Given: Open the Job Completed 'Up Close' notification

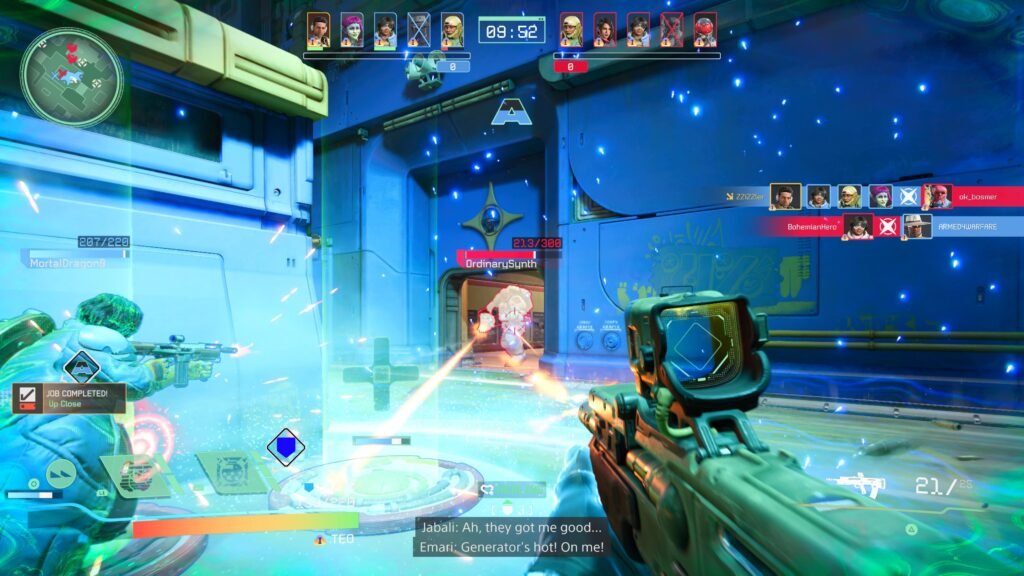Looking at the screenshot, I should point(69,398).
